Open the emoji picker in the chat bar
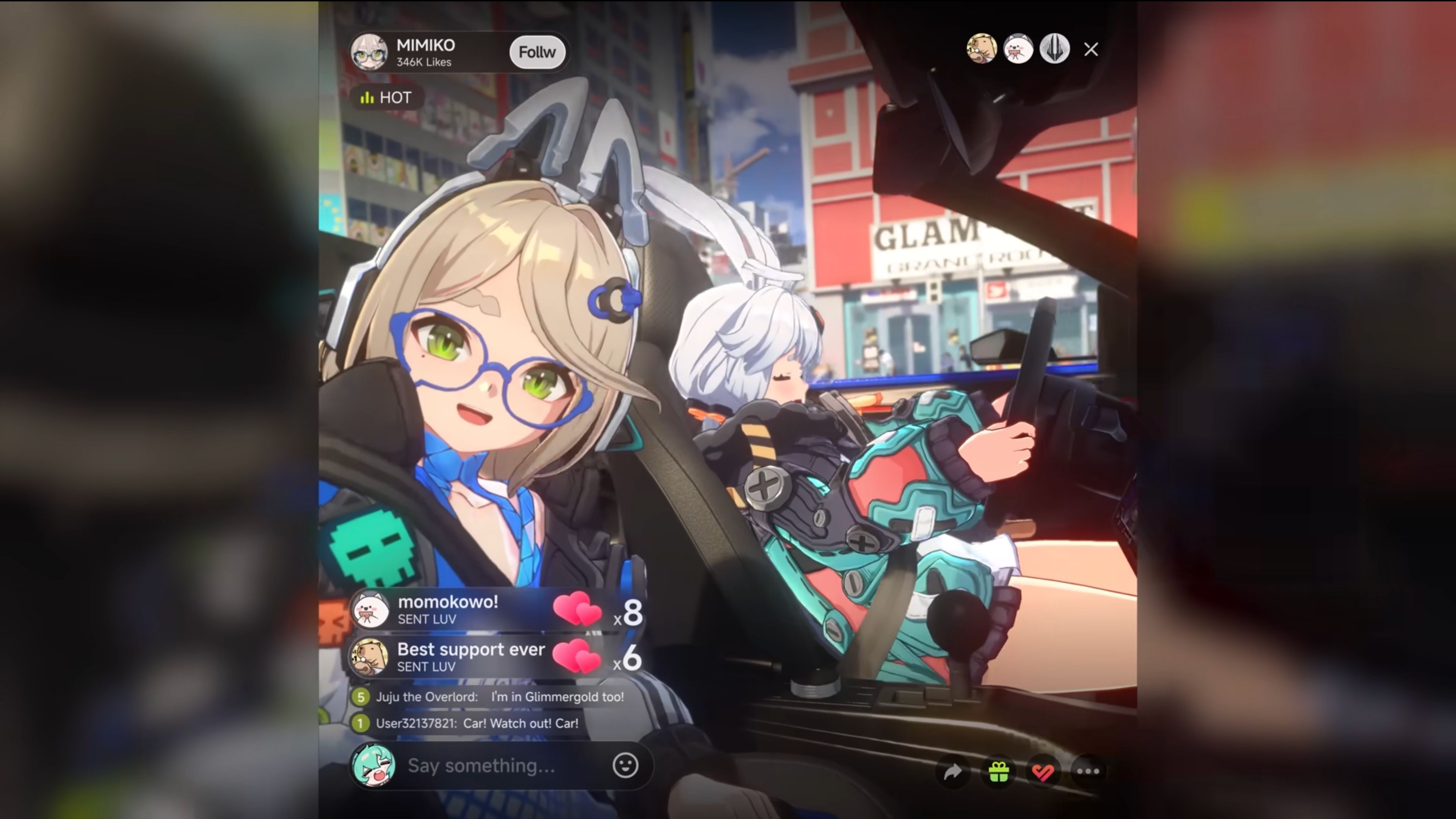Screen dimensions: 1456x819 tap(625, 766)
